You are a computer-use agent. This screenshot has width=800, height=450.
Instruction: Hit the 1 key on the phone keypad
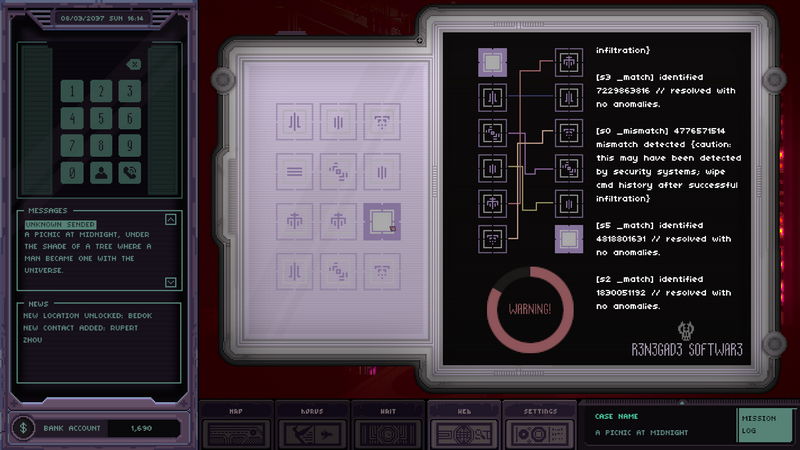(72, 91)
